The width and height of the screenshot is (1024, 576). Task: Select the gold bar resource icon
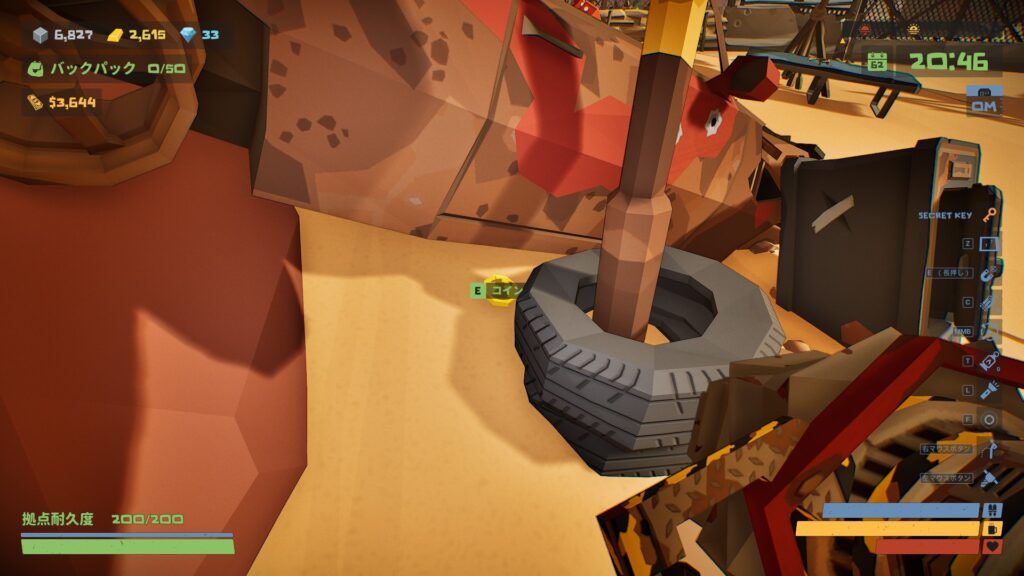click(115, 35)
